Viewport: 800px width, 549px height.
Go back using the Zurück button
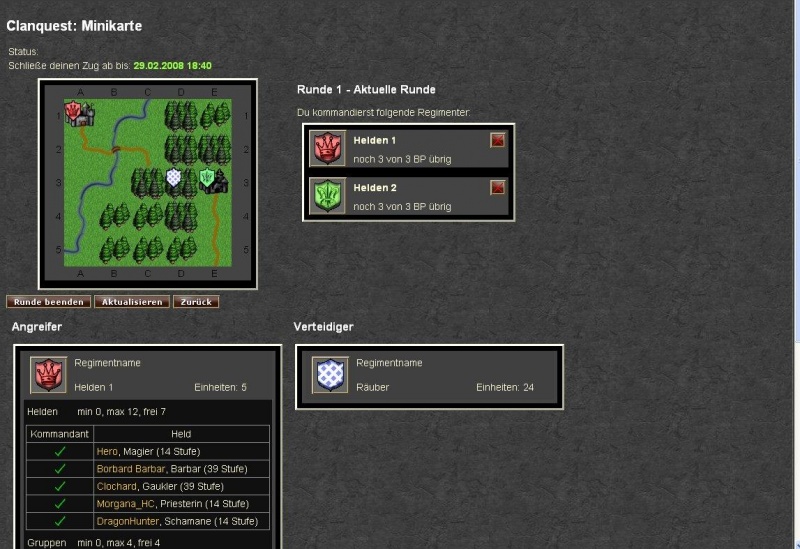pyautogui.click(x=196, y=302)
